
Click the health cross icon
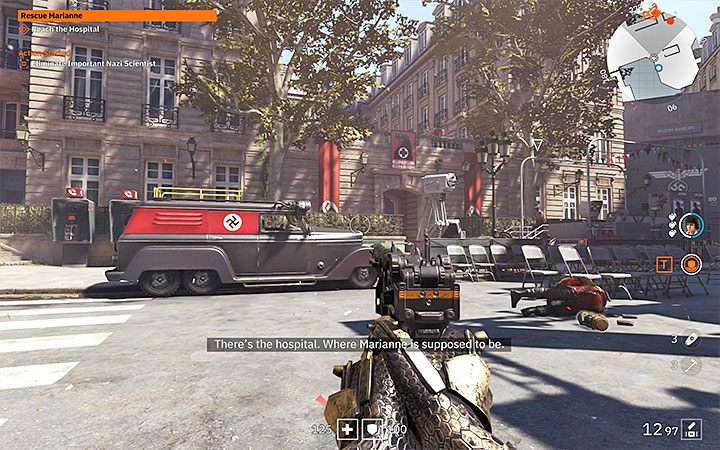click(x=346, y=429)
